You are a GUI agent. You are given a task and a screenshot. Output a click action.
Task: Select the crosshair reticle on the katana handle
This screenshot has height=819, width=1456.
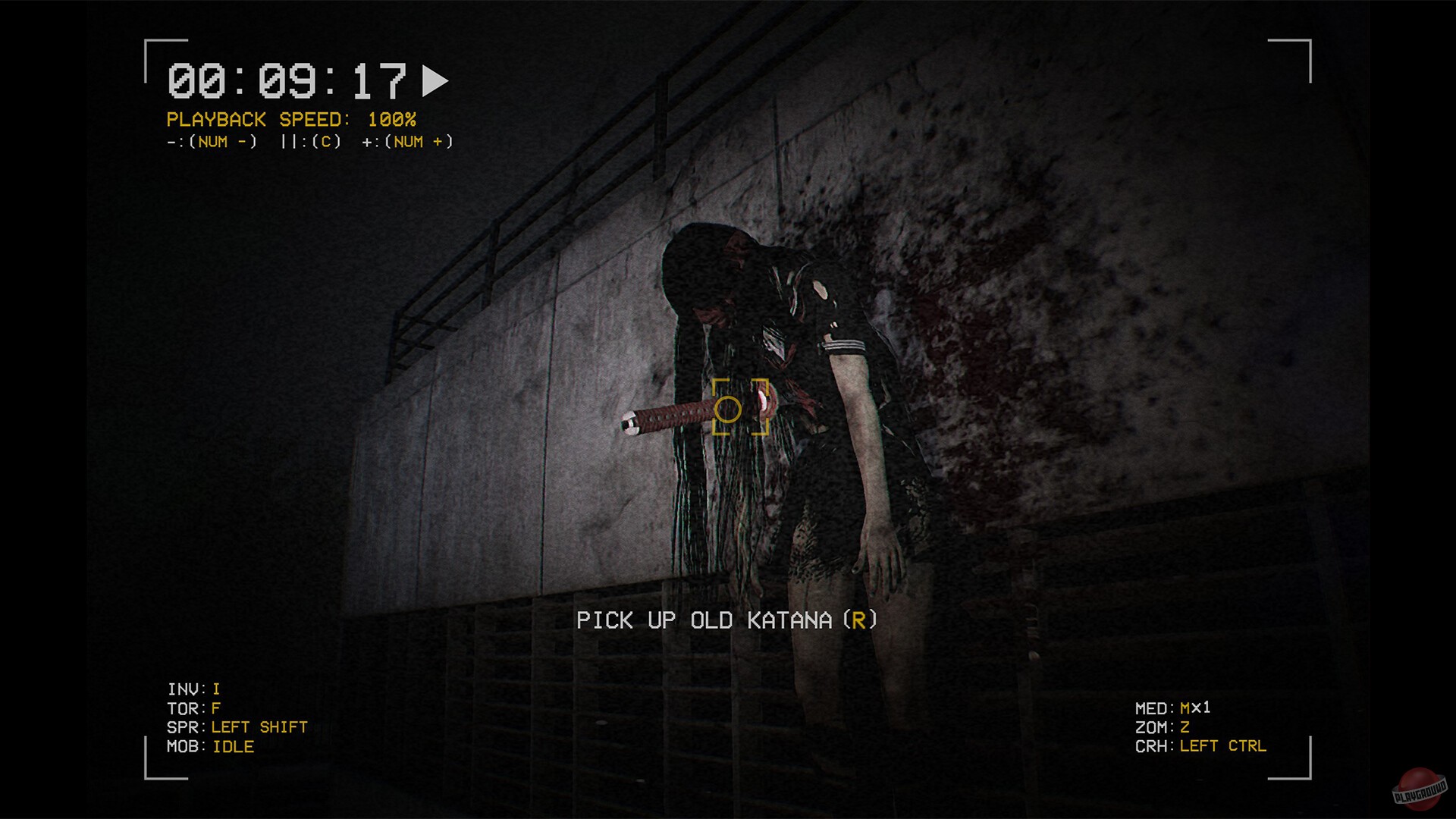(730, 409)
